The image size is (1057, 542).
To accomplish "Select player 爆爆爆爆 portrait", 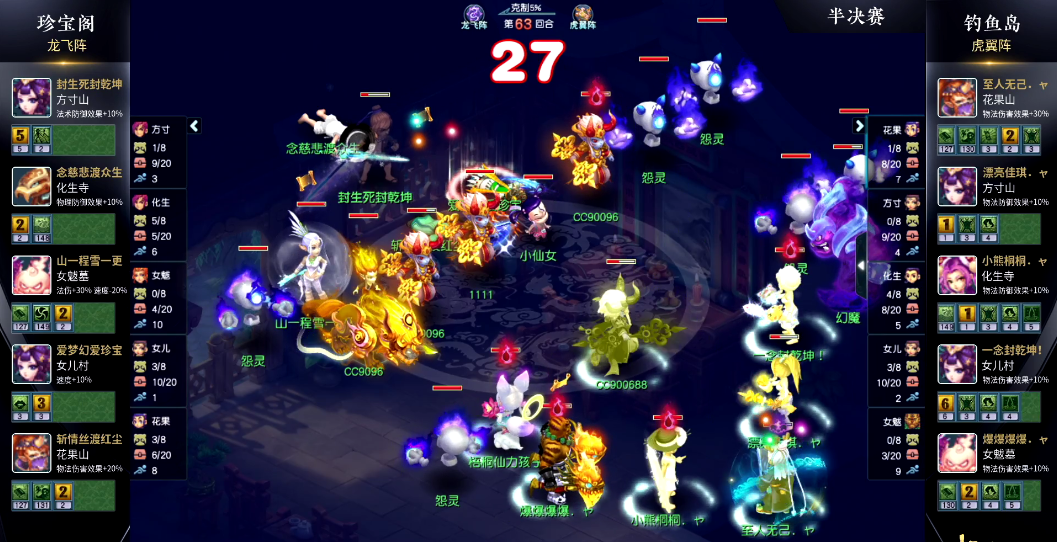I will [957, 453].
